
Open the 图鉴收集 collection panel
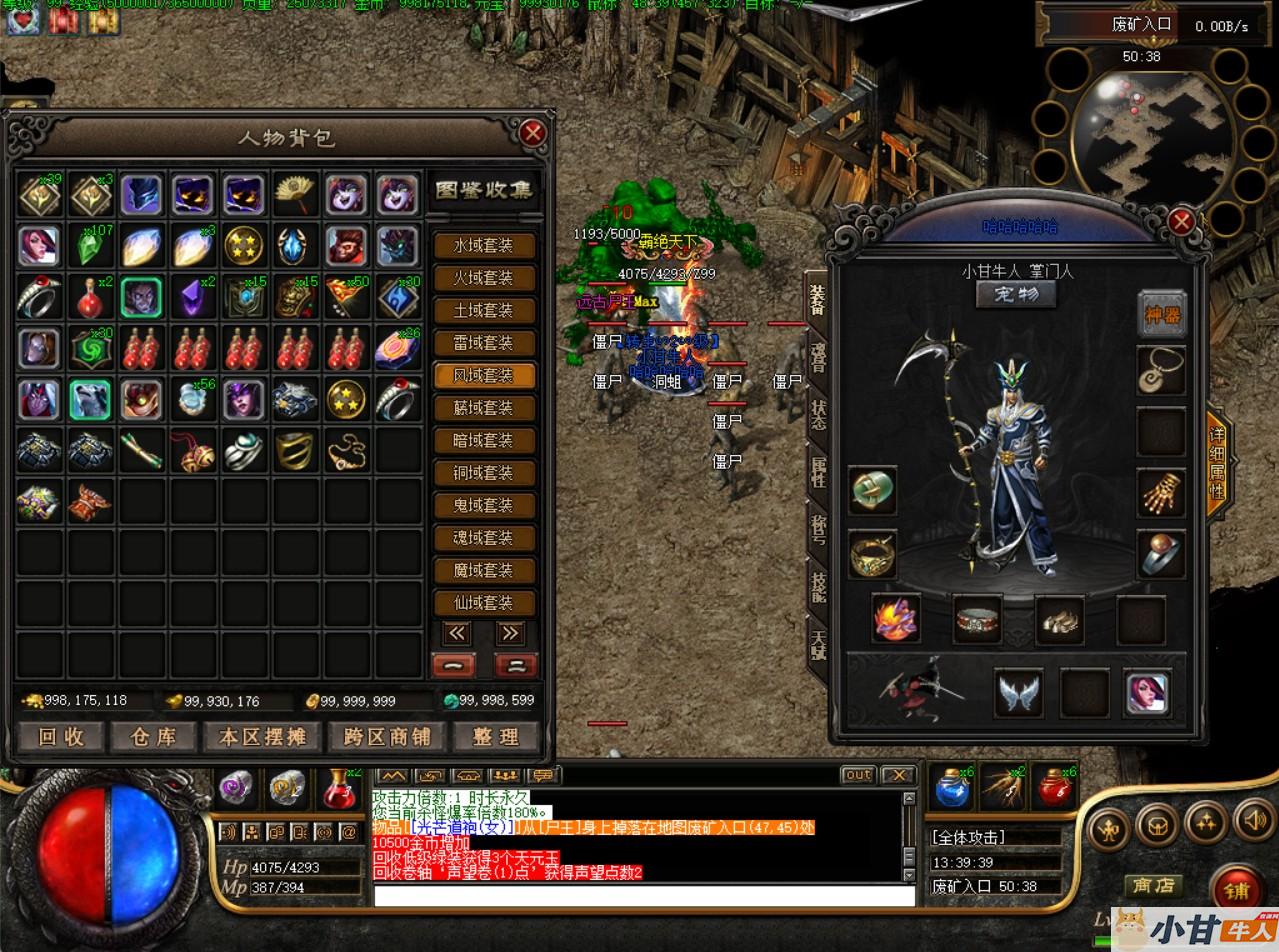[x=484, y=190]
